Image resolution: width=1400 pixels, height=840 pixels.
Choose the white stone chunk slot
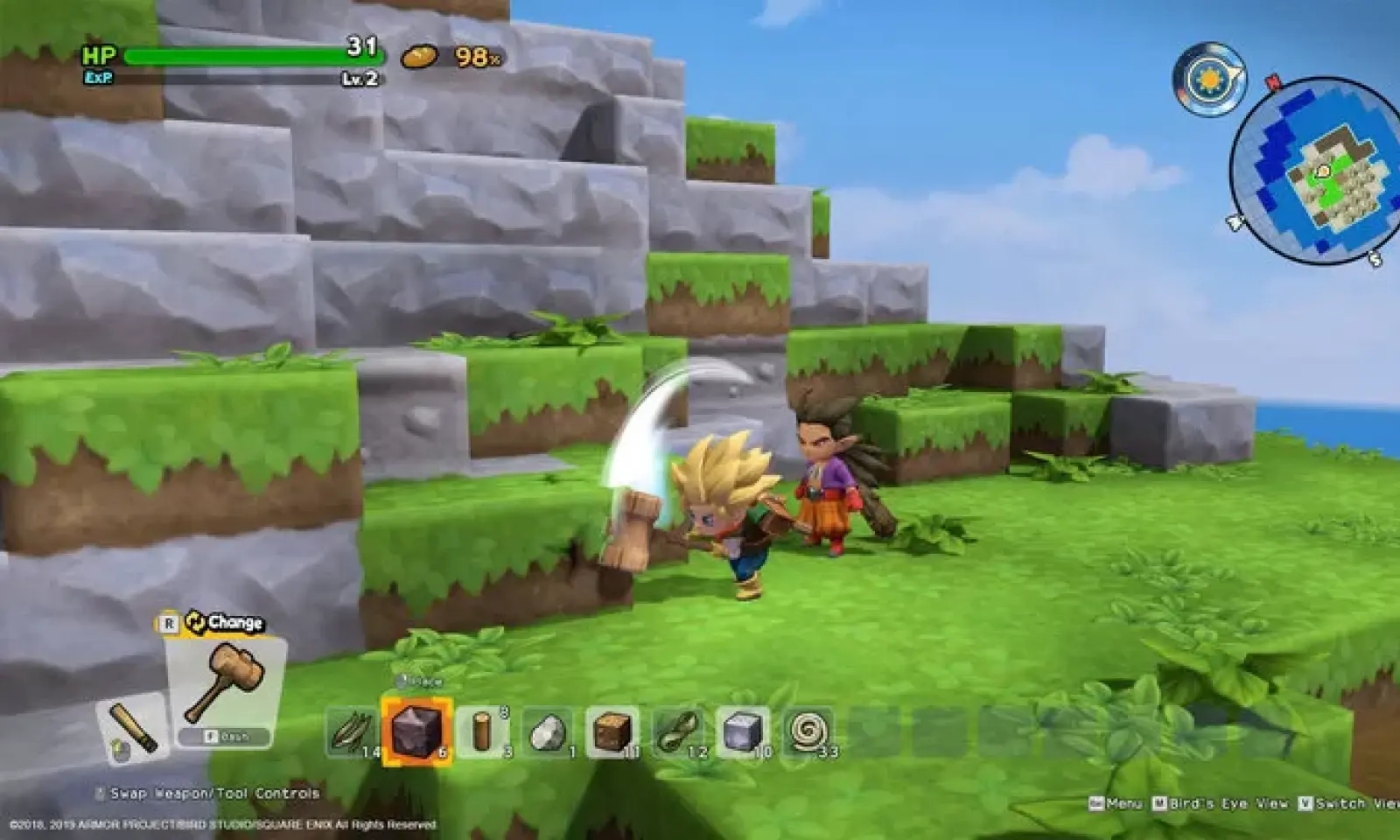click(548, 731)
